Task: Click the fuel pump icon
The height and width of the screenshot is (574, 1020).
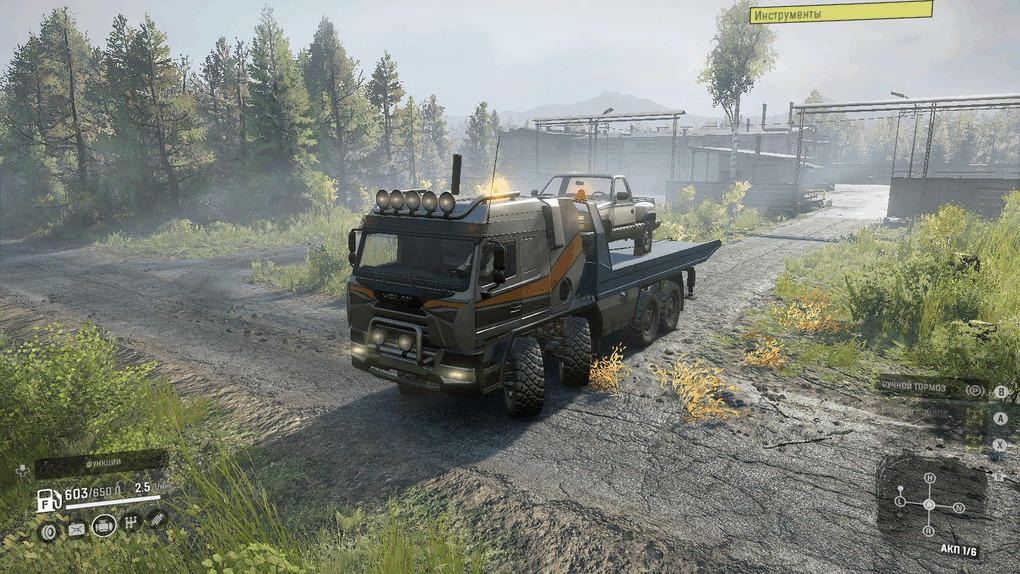Action: click(49, 499)
